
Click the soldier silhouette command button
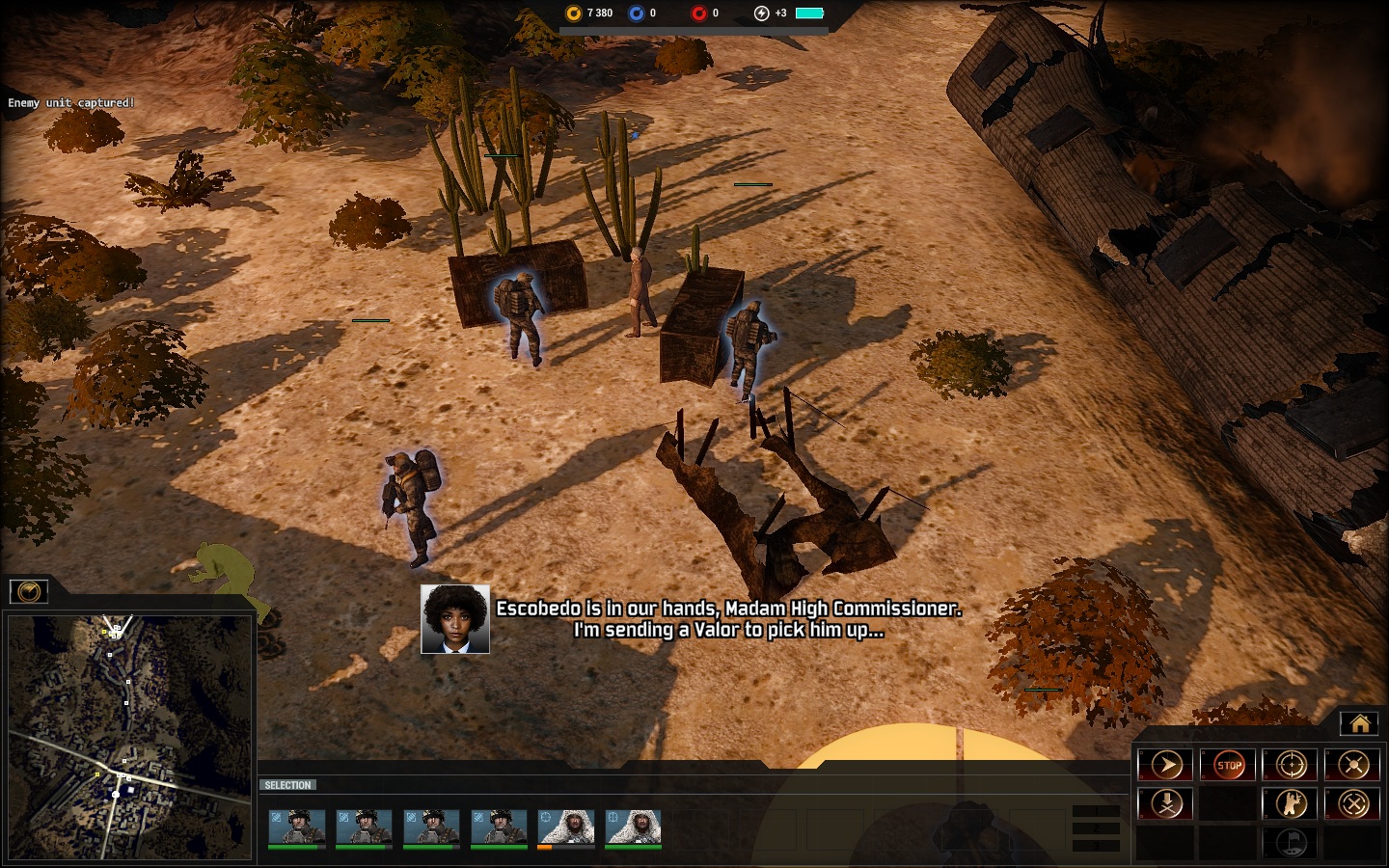(x=1291, y=803)
